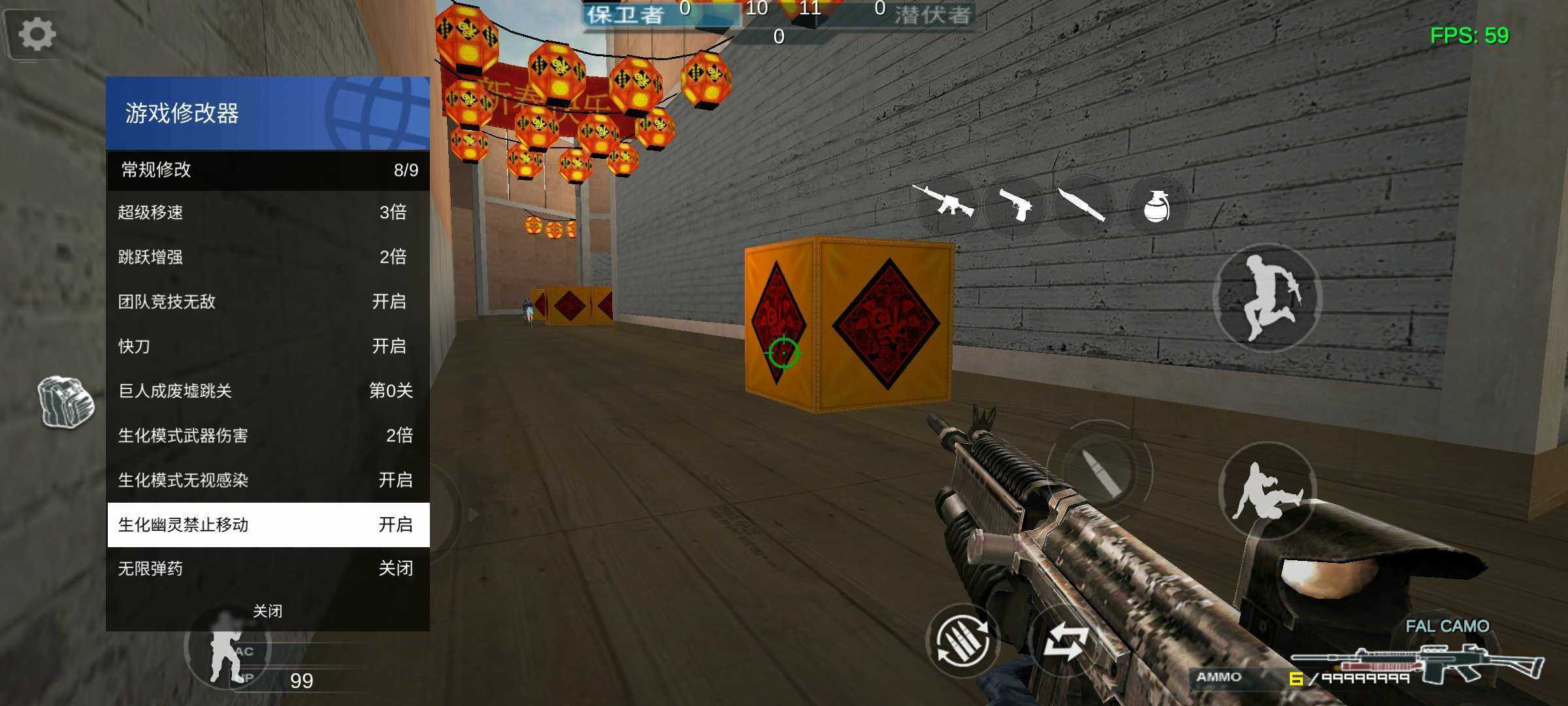
Task: Enable the 无限弹药 unlimited ammo option
Action: 268,569
